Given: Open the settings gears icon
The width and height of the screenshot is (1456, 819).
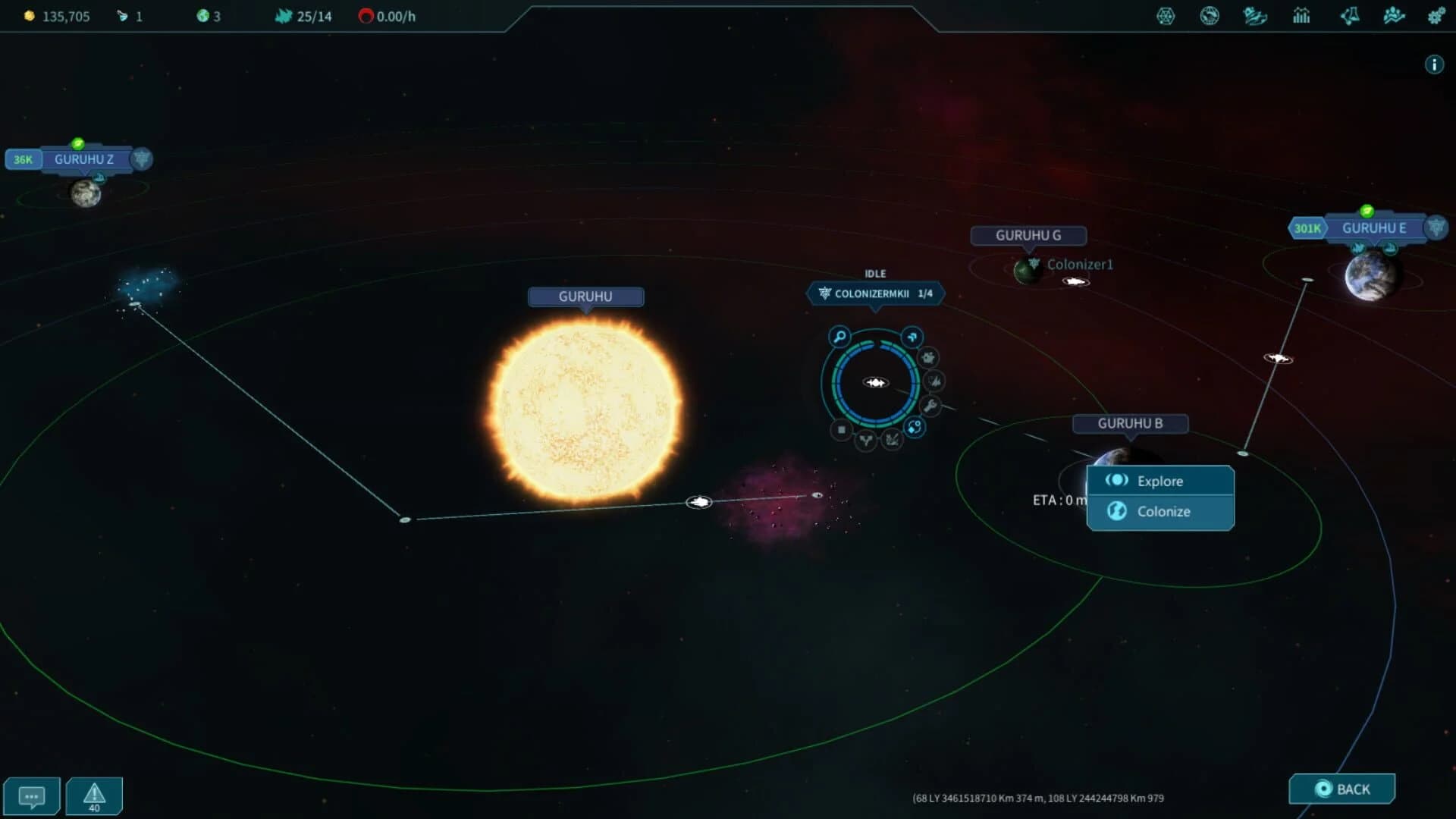Looking at the screenshot, I should click(x=1438, y=16).
